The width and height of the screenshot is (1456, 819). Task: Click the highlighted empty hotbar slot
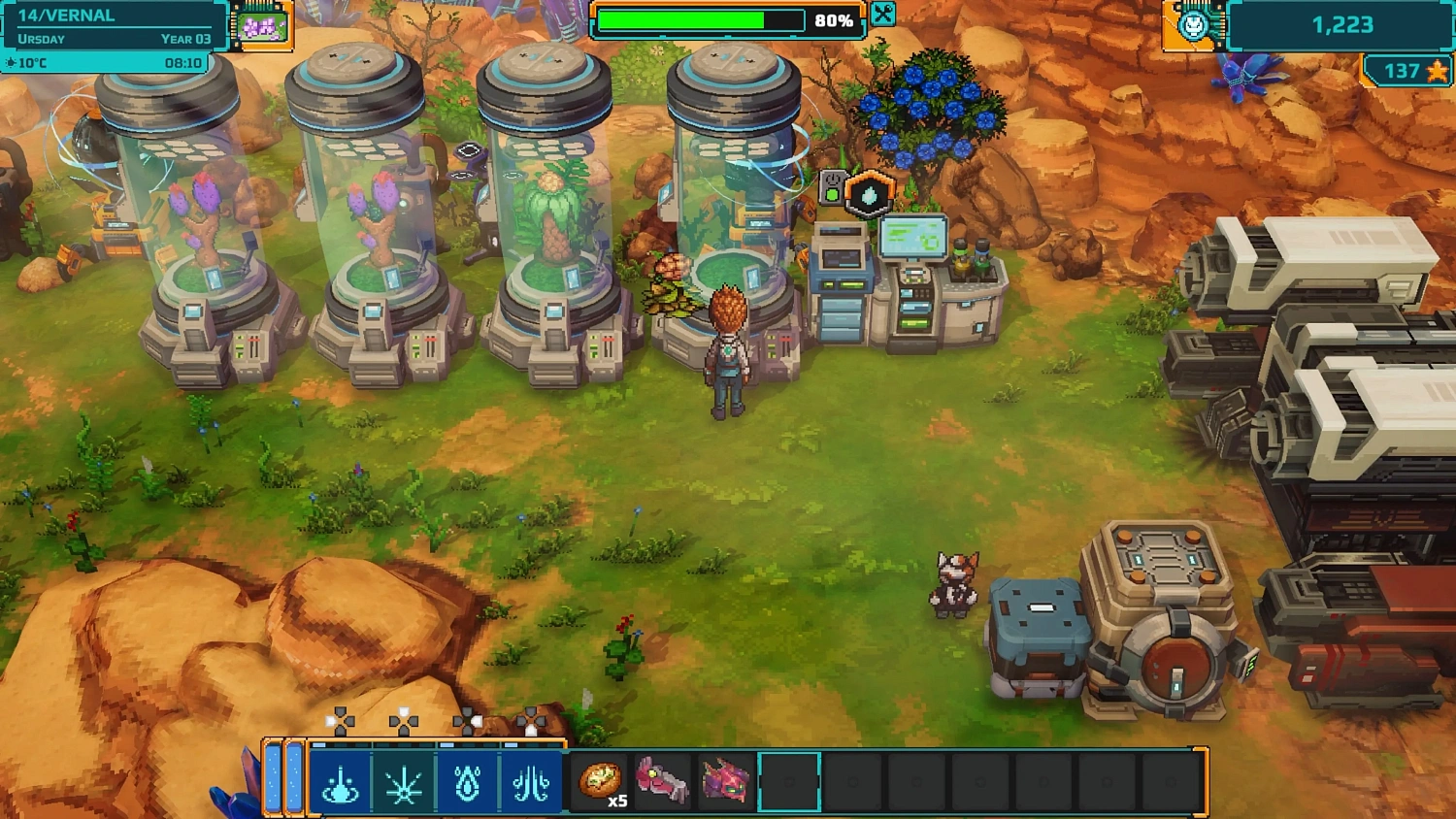point(788,781)
